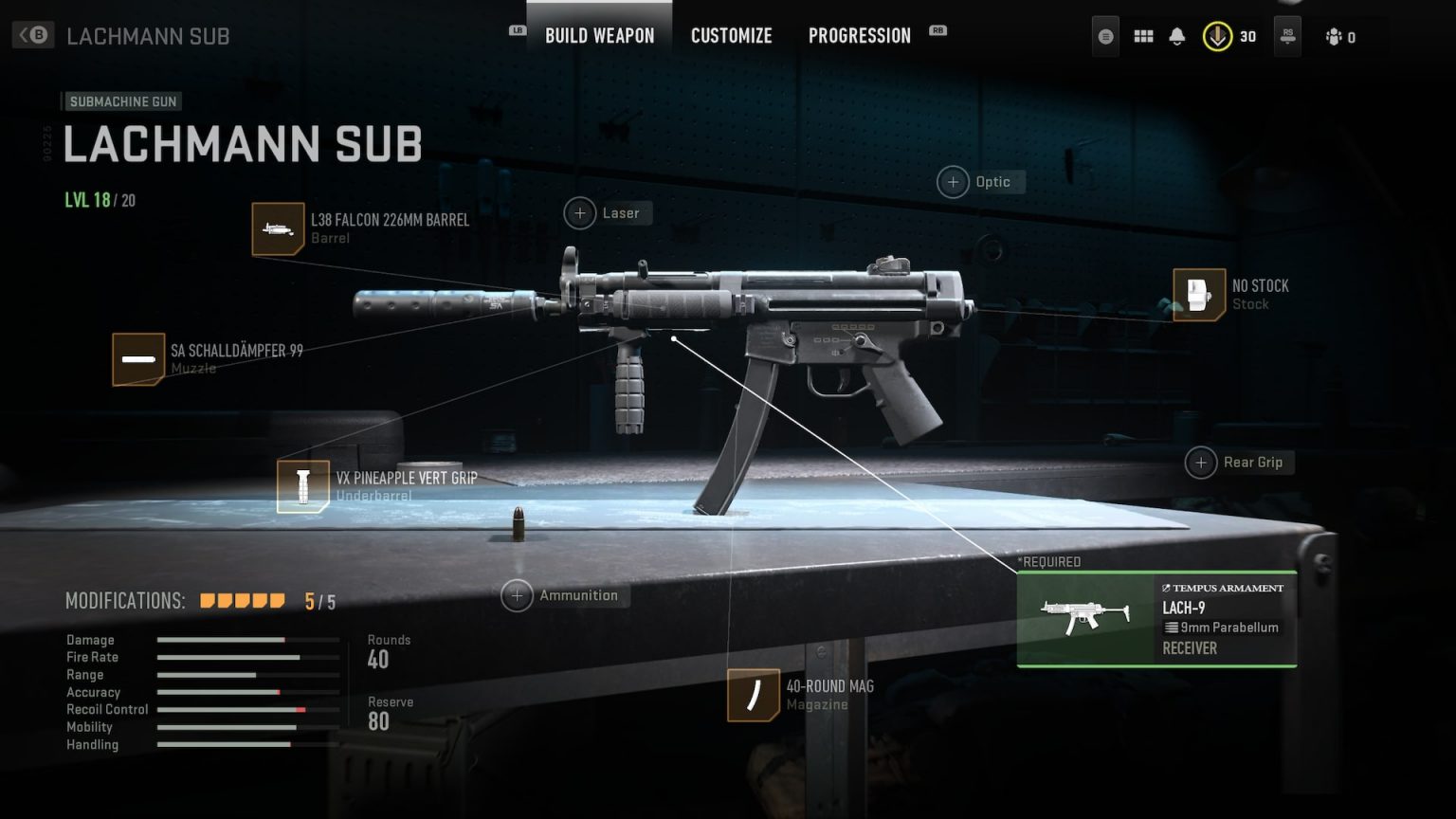Open the notifications bell
The height and width of the screenshot is (819, 1456).
click(x=1177, y=36)
